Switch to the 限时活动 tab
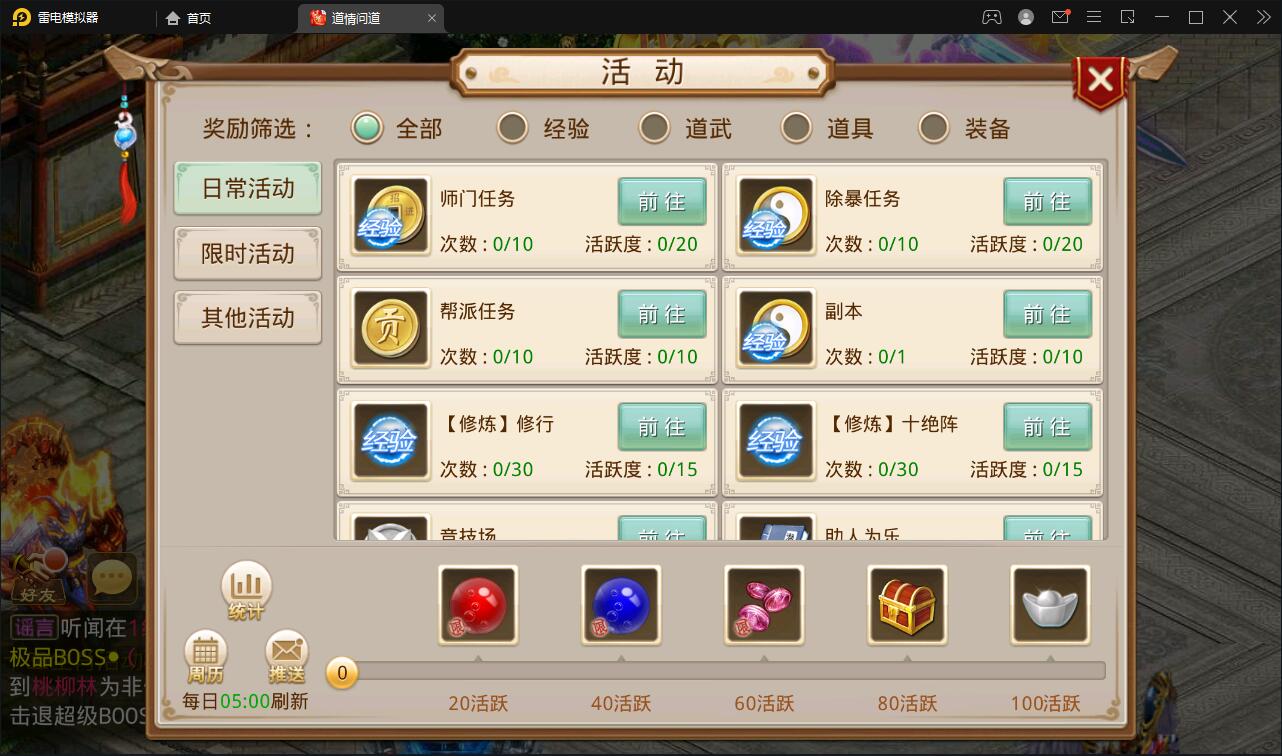Image resolution: width=1282 pixels, height=756 pixels. (247, 253)
